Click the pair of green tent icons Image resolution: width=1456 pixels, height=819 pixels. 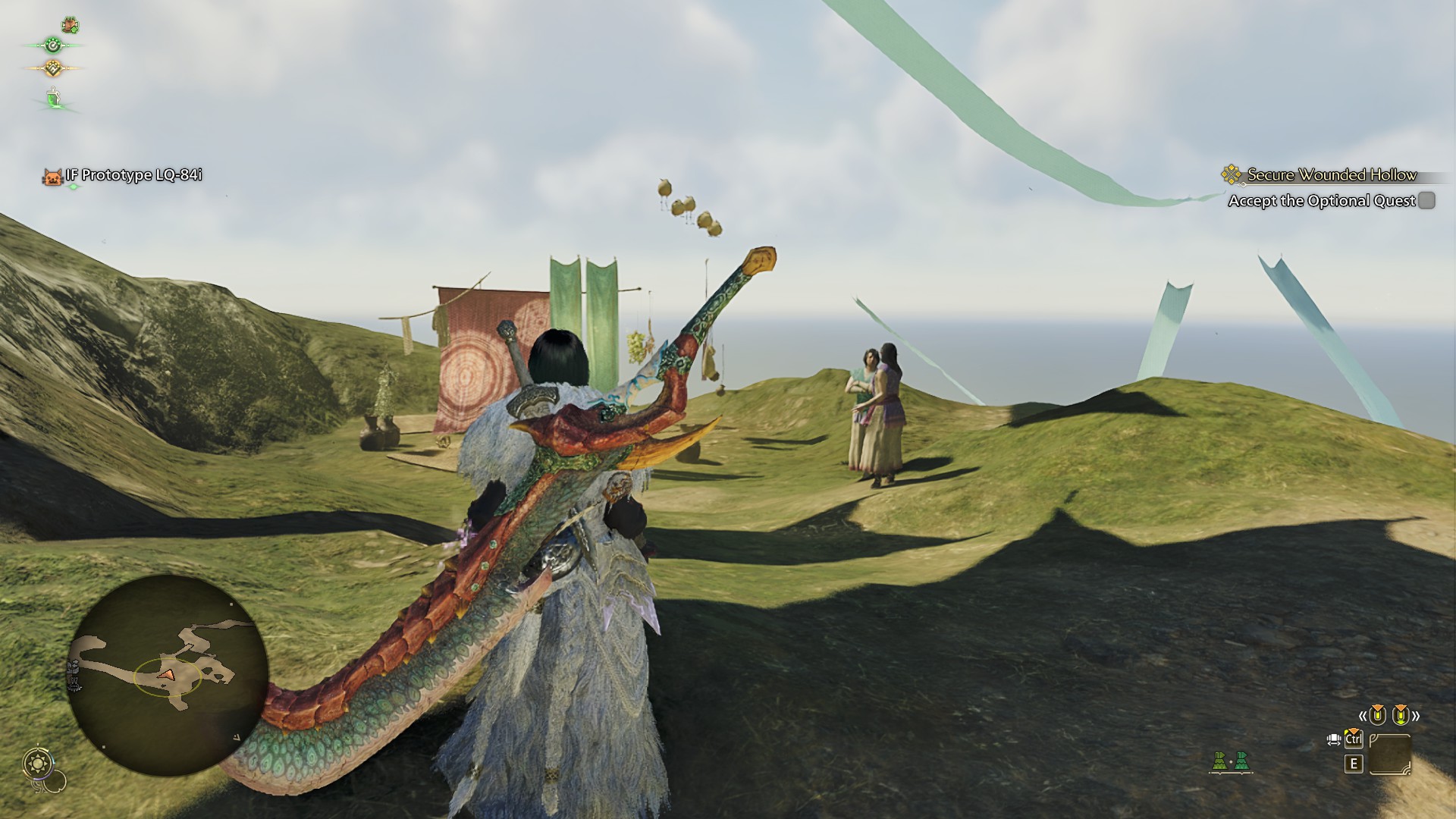click(x=1230, y=761)
